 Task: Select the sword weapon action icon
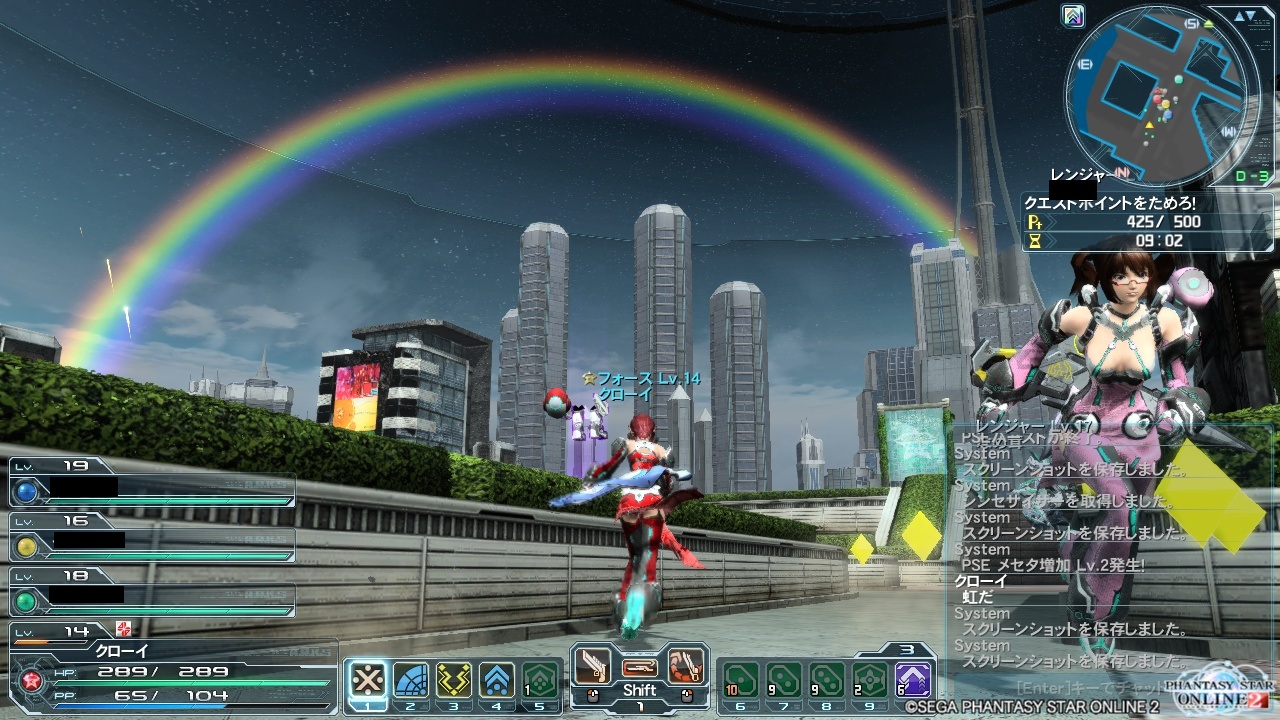[593, 665]
